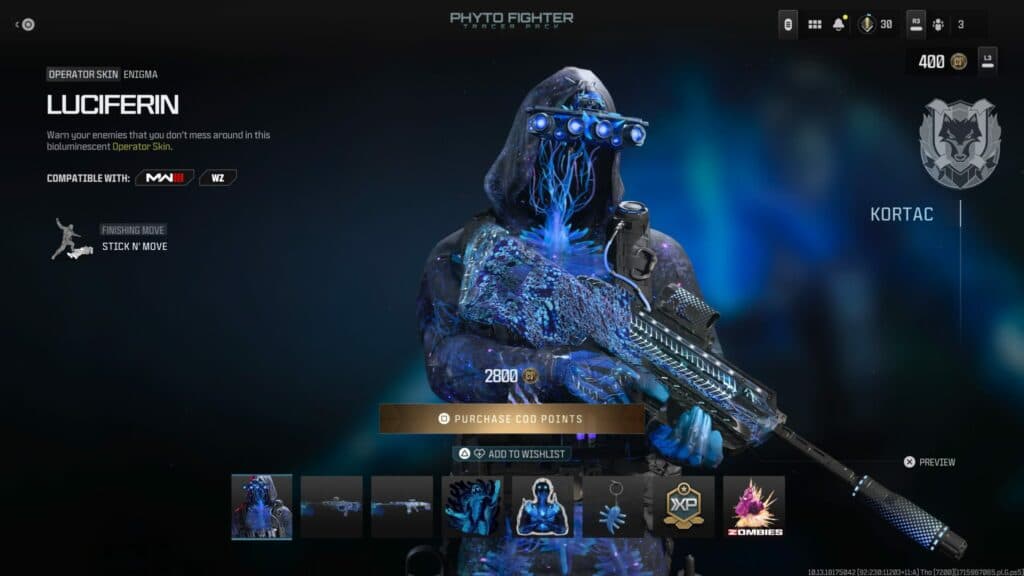Open the grid menu icon
This screenshot has width=1024, height=576.
pos(814,24)
